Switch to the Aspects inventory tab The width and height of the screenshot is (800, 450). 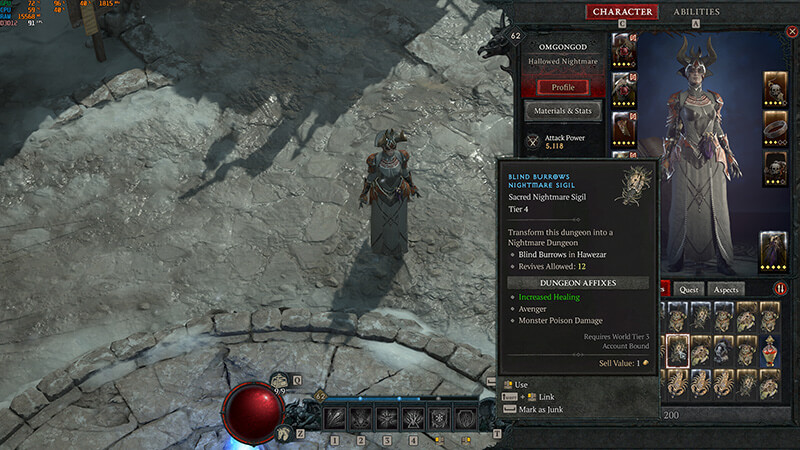tap(727, 289)
